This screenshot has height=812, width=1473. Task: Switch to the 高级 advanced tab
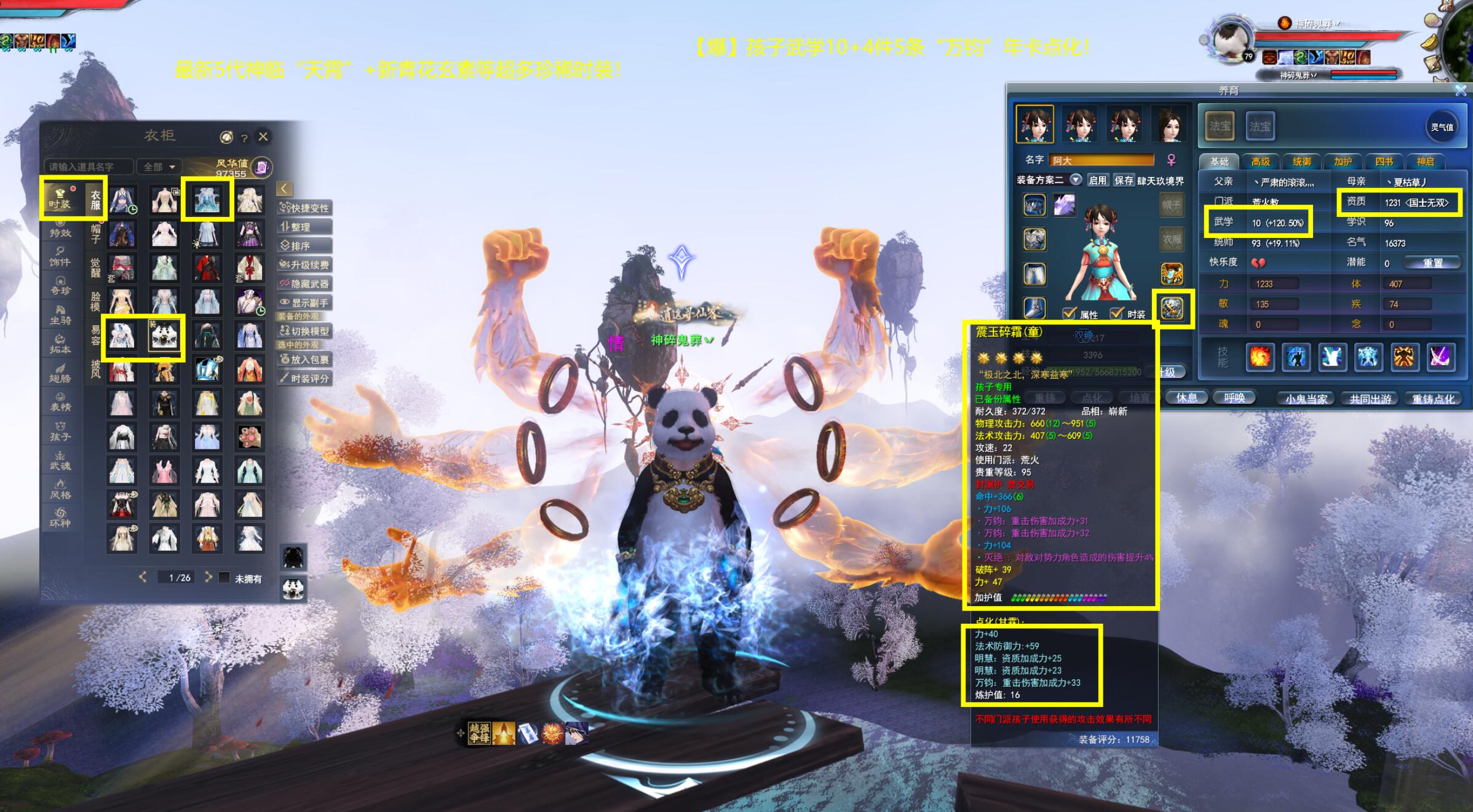[x=1260, y=162]
